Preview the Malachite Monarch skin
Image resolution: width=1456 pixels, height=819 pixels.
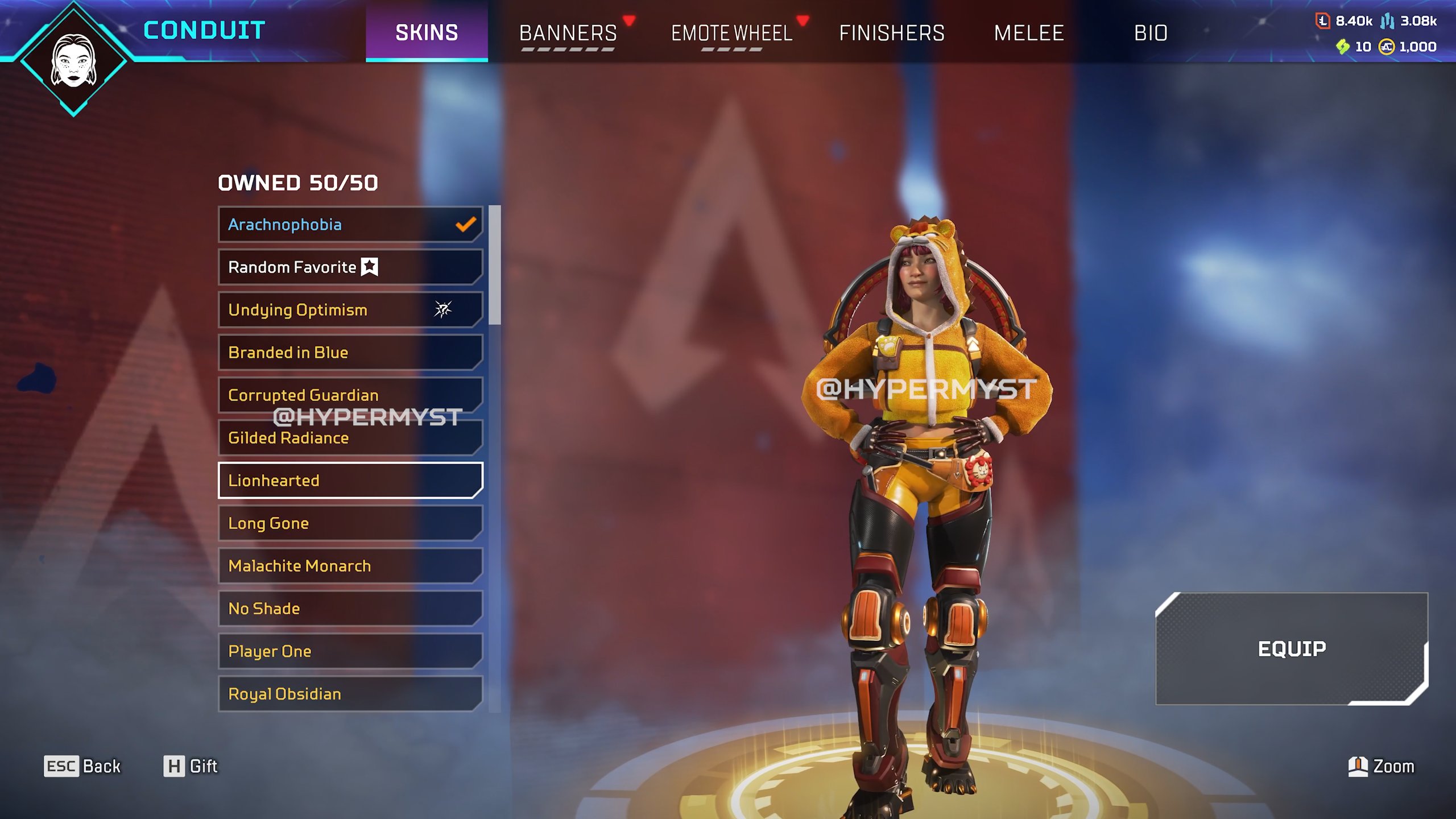coord(350,566)
